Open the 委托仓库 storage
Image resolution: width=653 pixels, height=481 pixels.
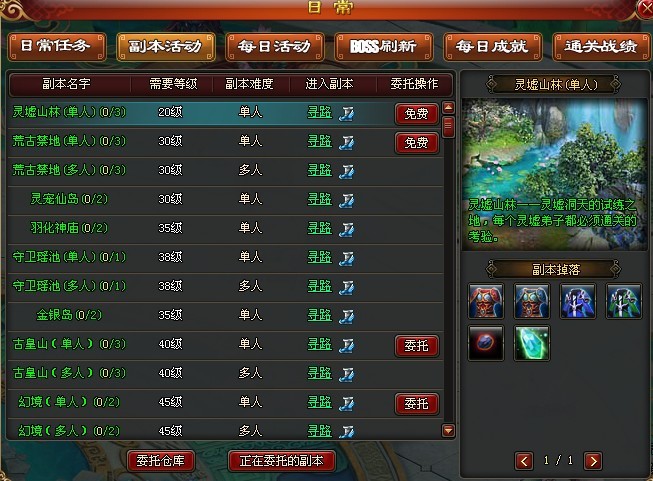162,461
